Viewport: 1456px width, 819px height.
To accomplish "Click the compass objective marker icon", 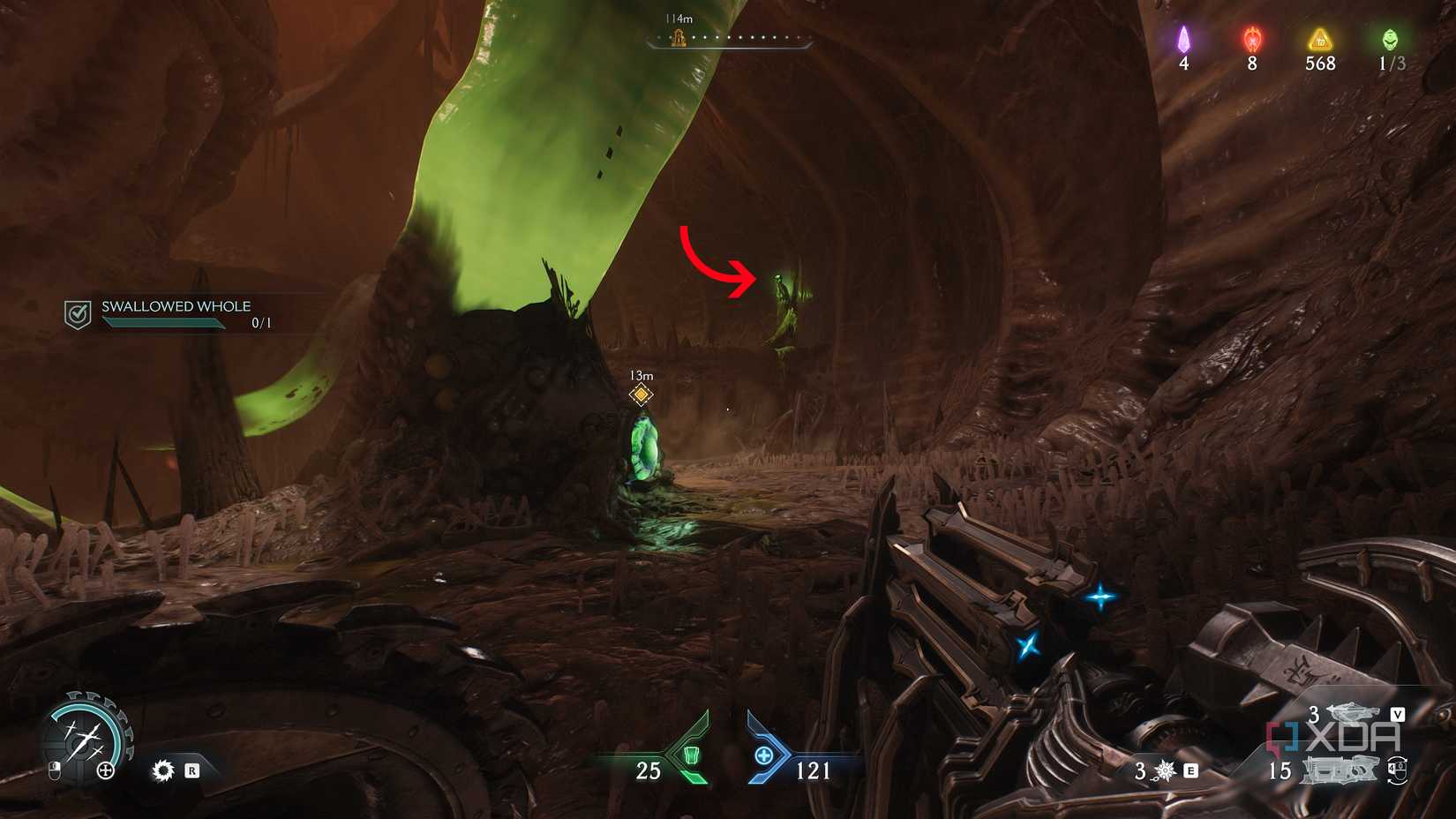I will coord(679,37).
